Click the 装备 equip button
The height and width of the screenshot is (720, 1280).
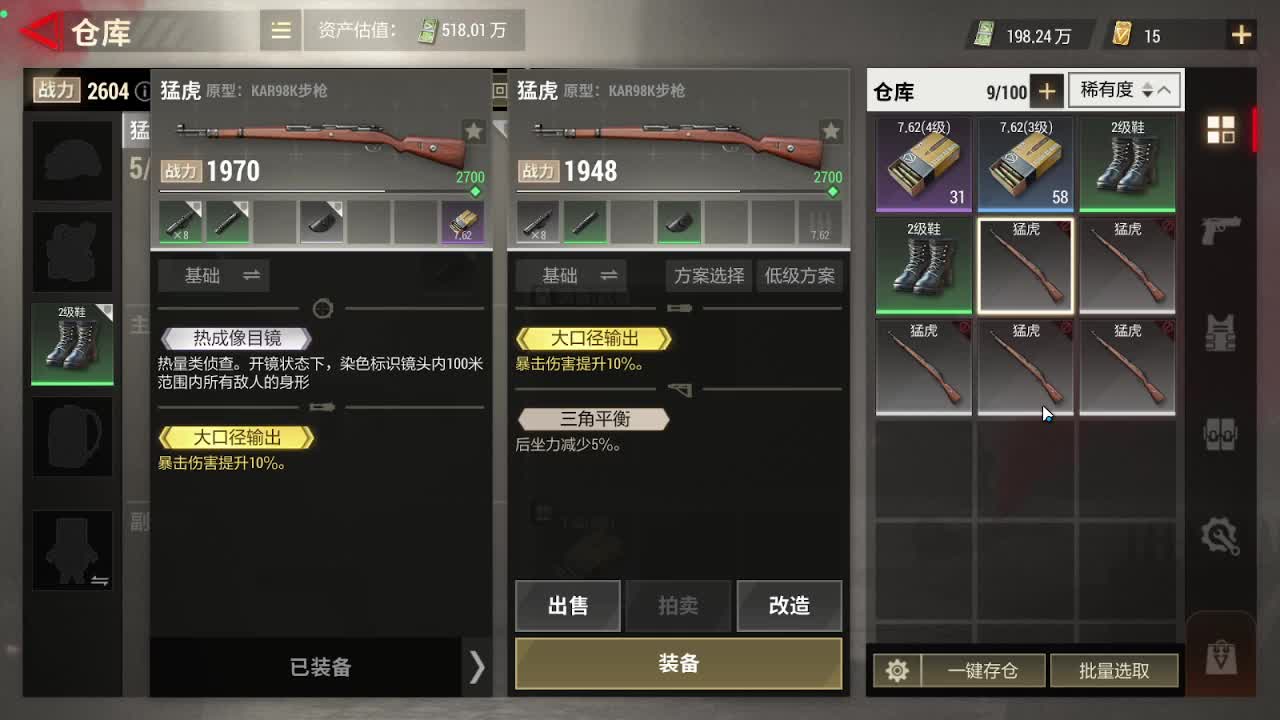[678, 663]
